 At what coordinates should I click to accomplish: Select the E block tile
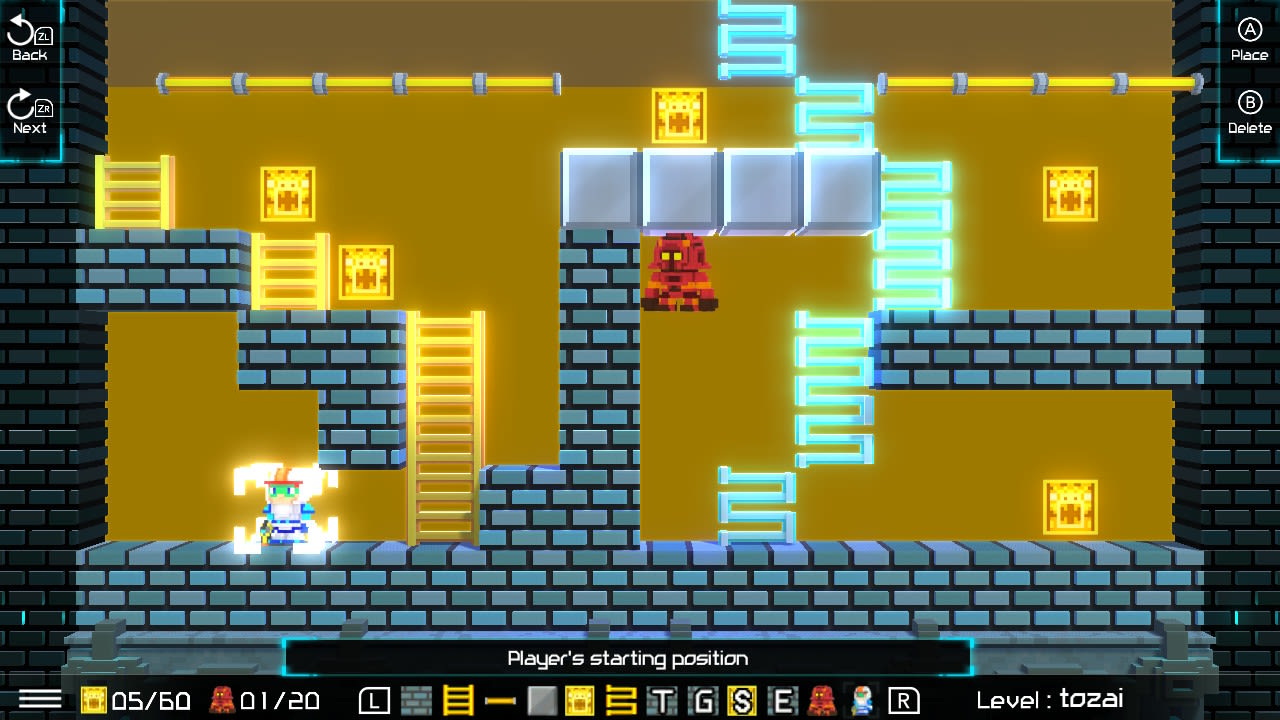[783, 702]
